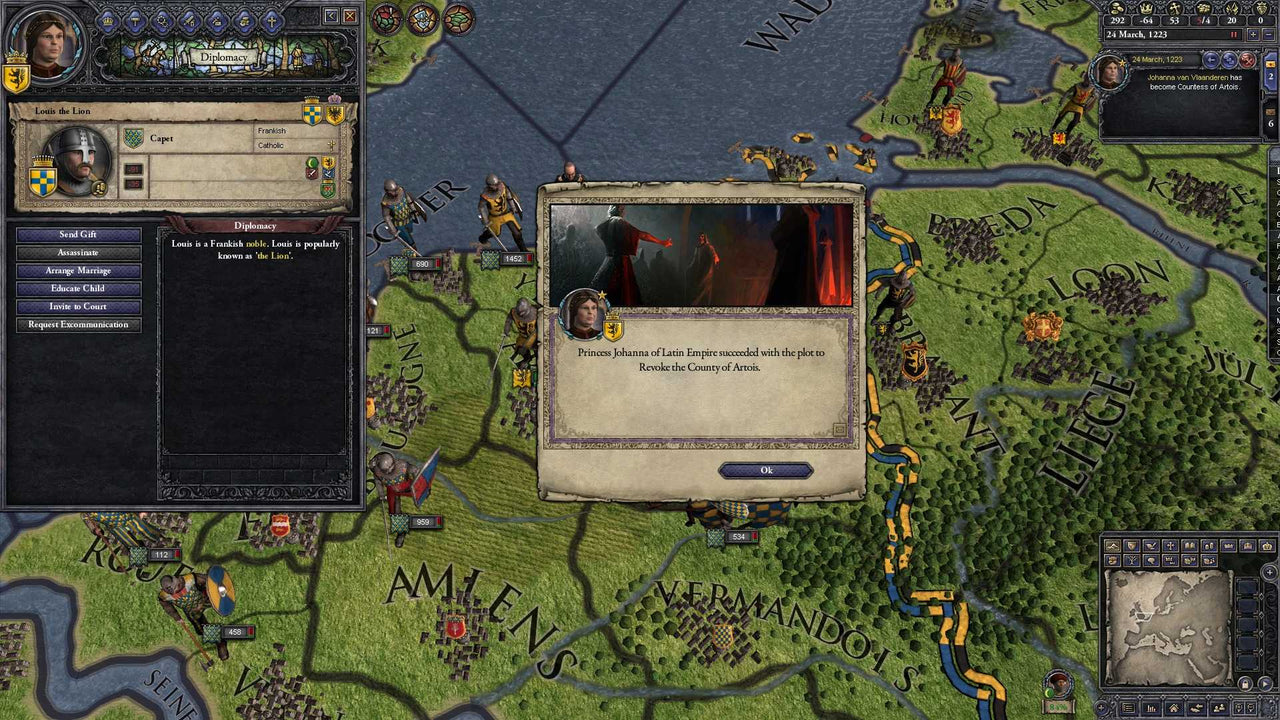Increase game speed with the plus stepper

[1253, 34]
